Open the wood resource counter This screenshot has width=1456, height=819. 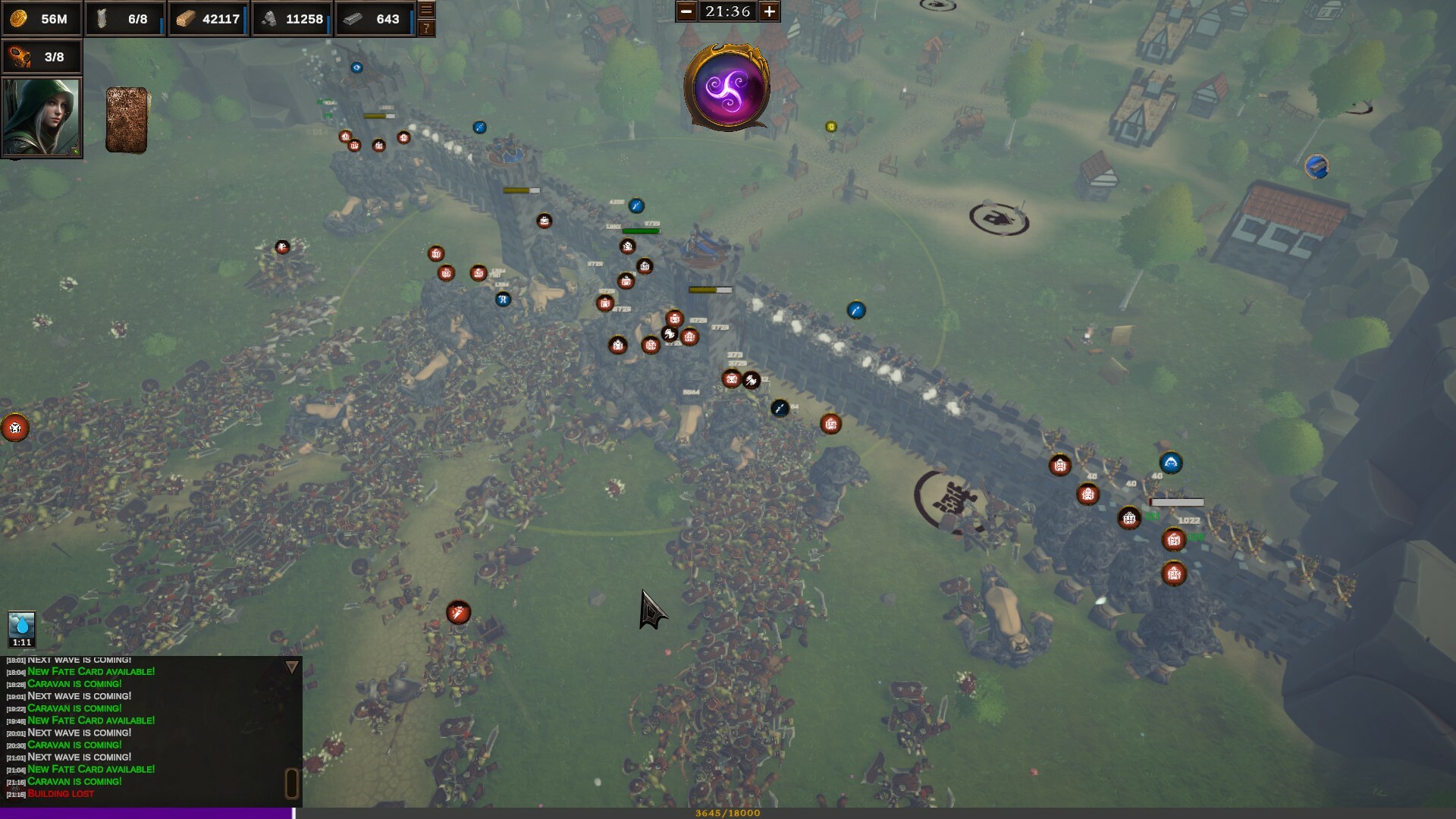click(x=207, y=19)
